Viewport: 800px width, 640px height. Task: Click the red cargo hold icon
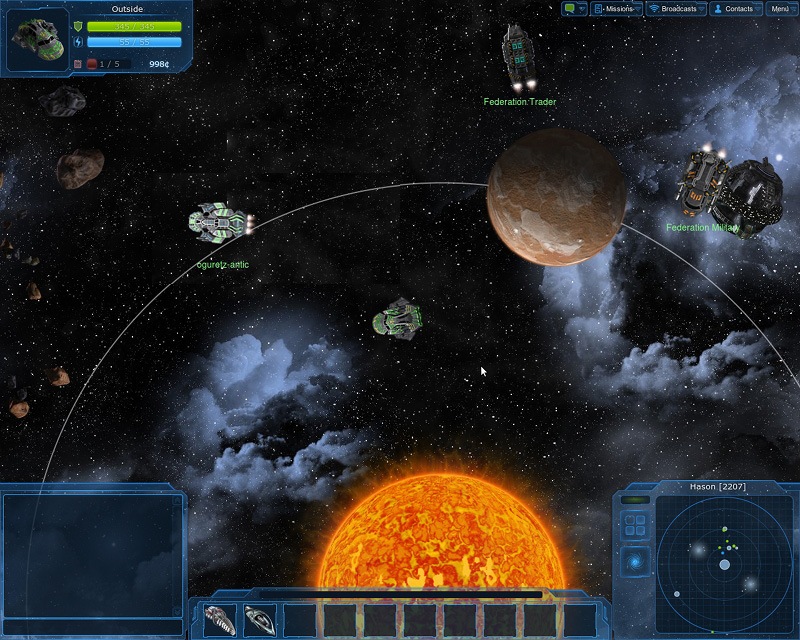coord(91,64)
